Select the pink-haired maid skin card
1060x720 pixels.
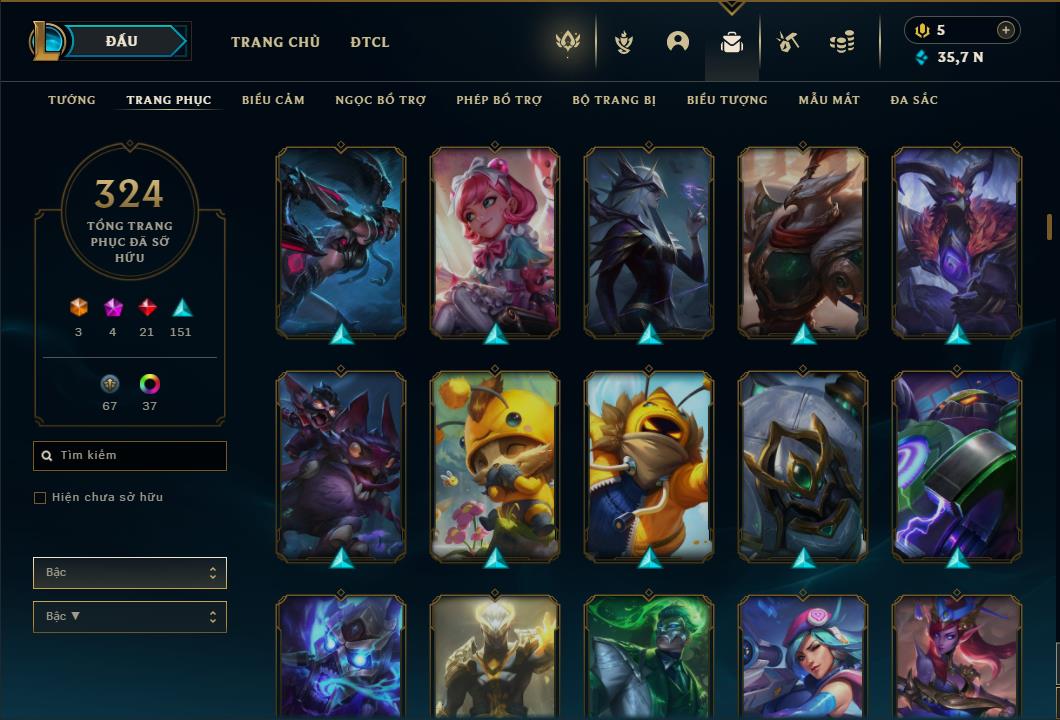[495, 242]
